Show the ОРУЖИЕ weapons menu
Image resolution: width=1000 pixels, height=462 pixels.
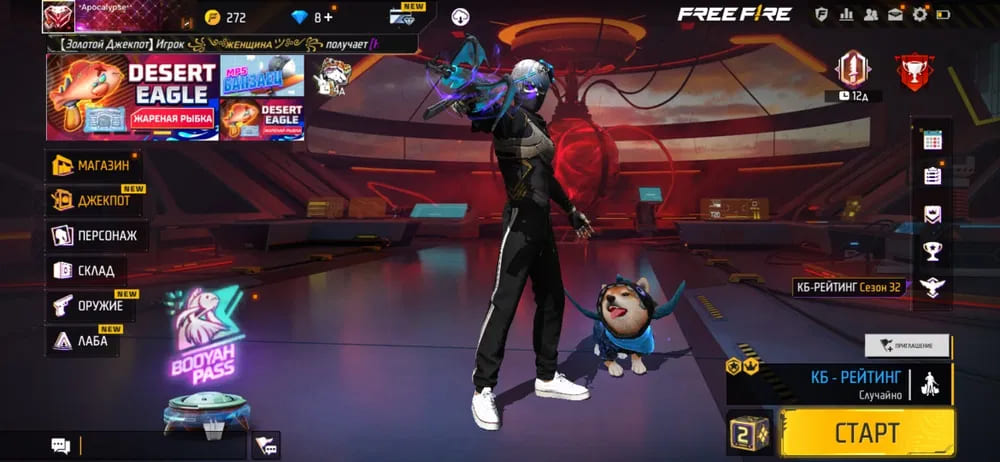(89, 306)
